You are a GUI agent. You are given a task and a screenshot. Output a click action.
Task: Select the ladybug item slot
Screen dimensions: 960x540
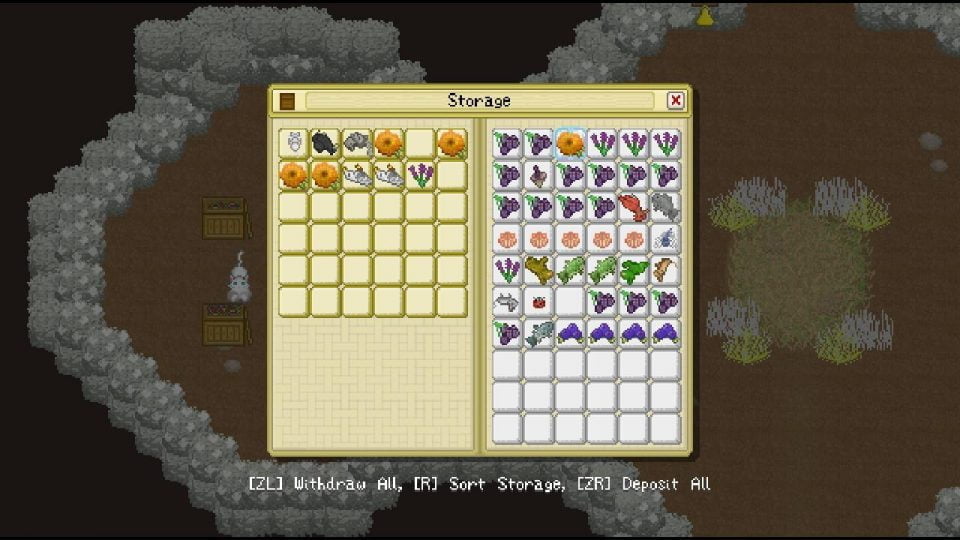(540, 301)
